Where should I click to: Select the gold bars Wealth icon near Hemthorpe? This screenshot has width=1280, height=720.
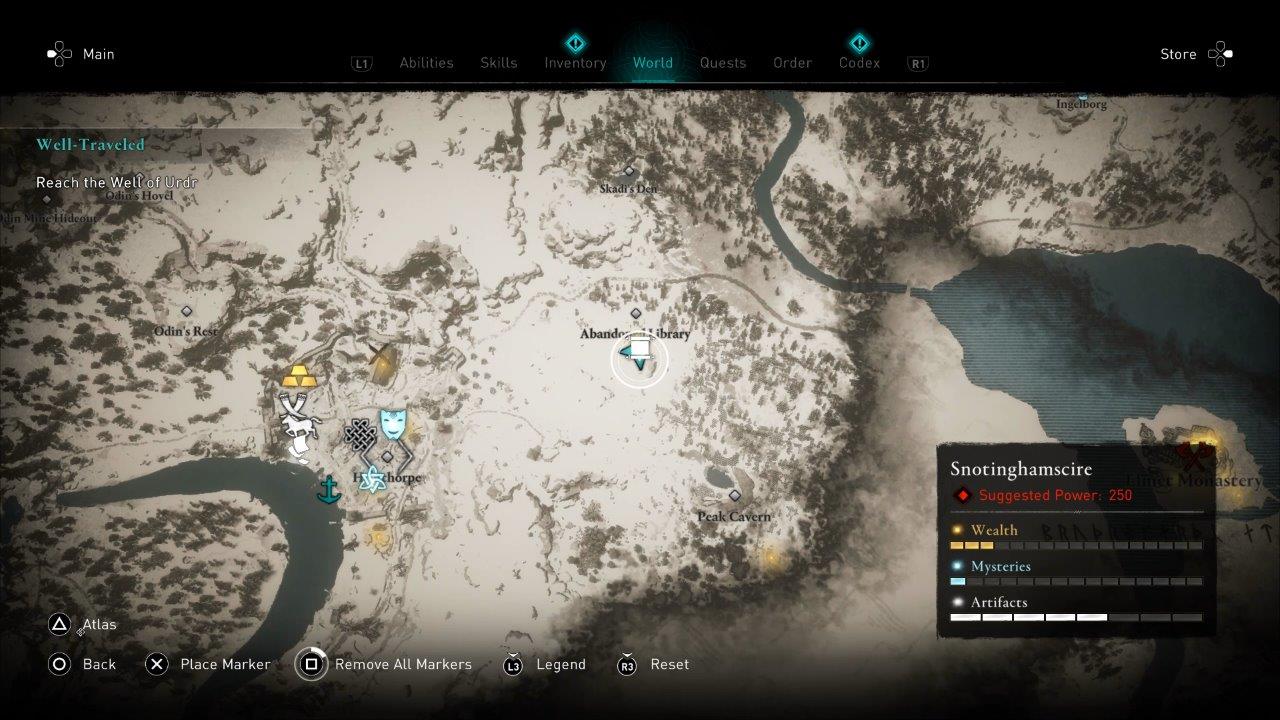point(298,377)
